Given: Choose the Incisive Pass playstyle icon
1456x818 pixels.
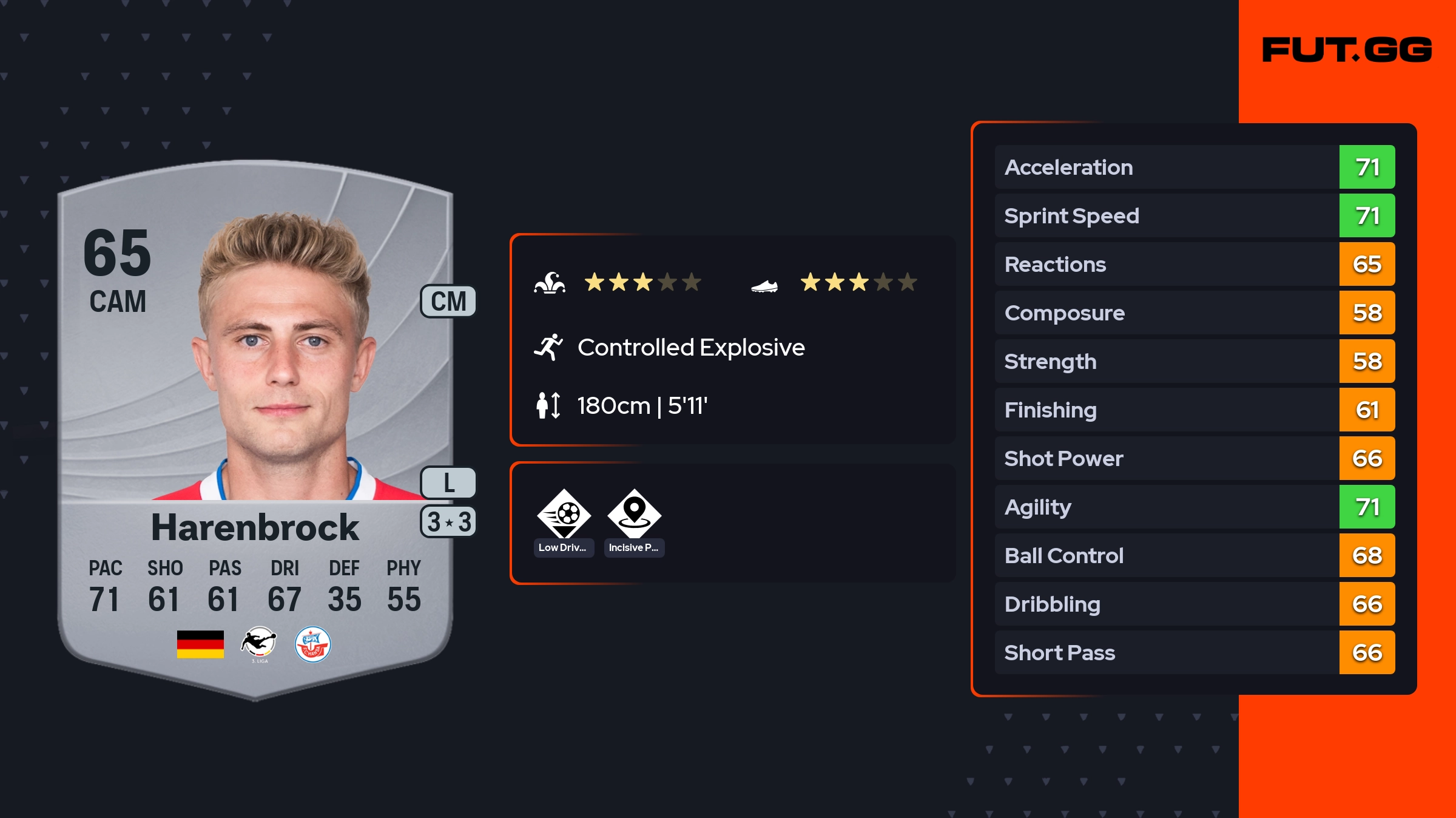Looking at the screenshot, I should click(634, 515).
